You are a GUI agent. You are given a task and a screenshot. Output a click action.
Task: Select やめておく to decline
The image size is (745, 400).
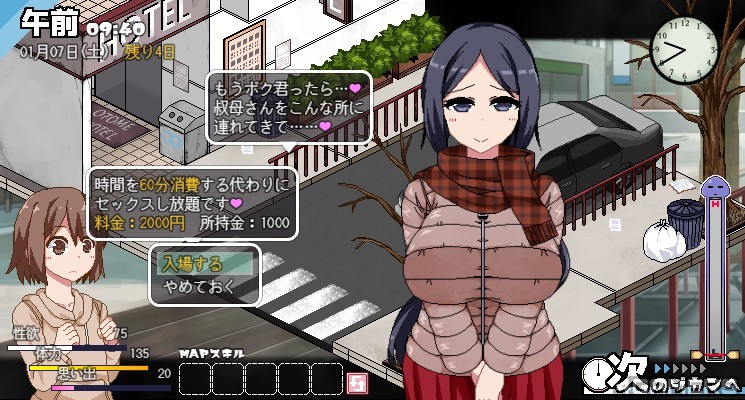coord(205,287)
